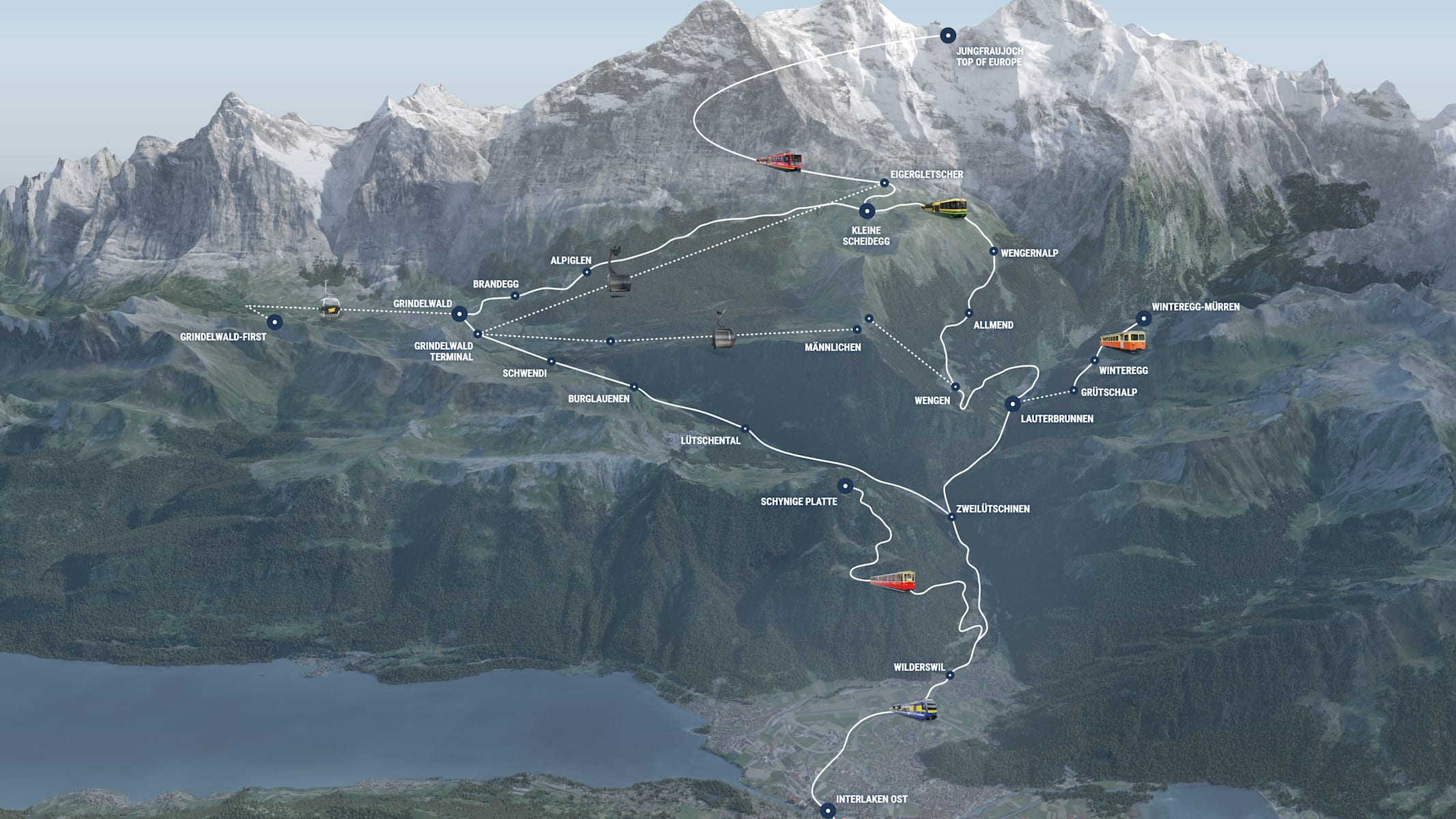Select the Wengen station marker
The image size is (1456, 819).
click(955, 387)
